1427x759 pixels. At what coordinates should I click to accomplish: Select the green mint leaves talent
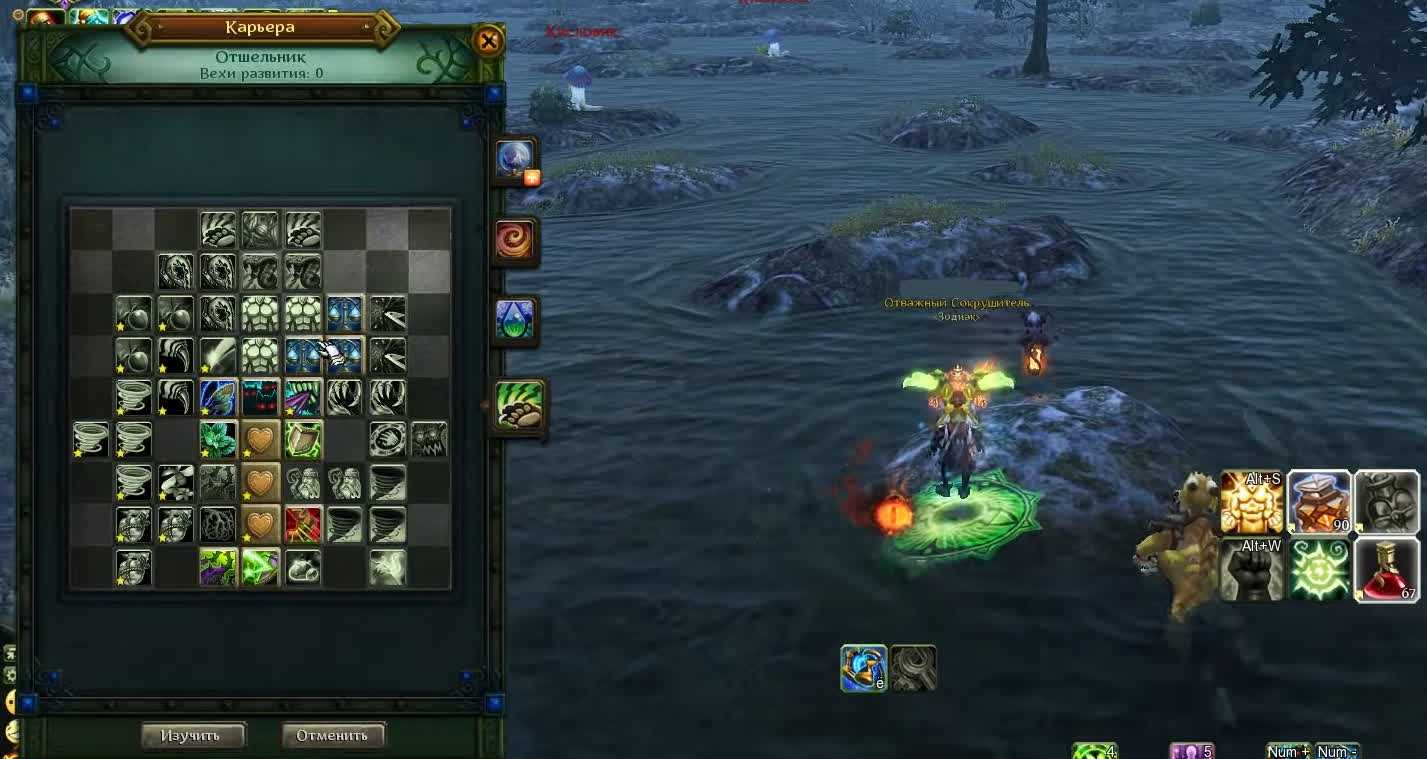pos(218,439)
